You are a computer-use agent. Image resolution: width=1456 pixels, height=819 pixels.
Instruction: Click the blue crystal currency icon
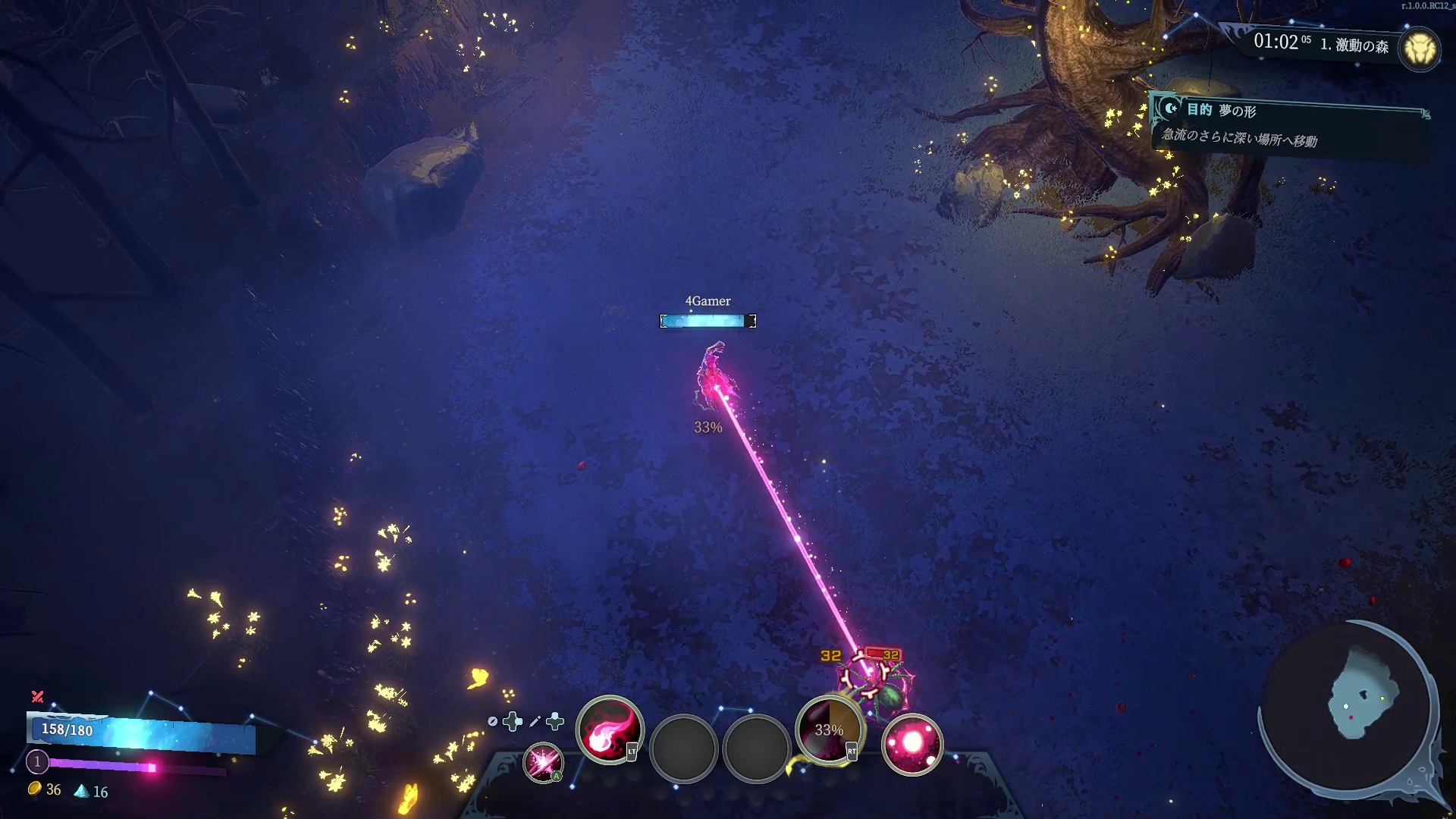[x=81, y=791]
